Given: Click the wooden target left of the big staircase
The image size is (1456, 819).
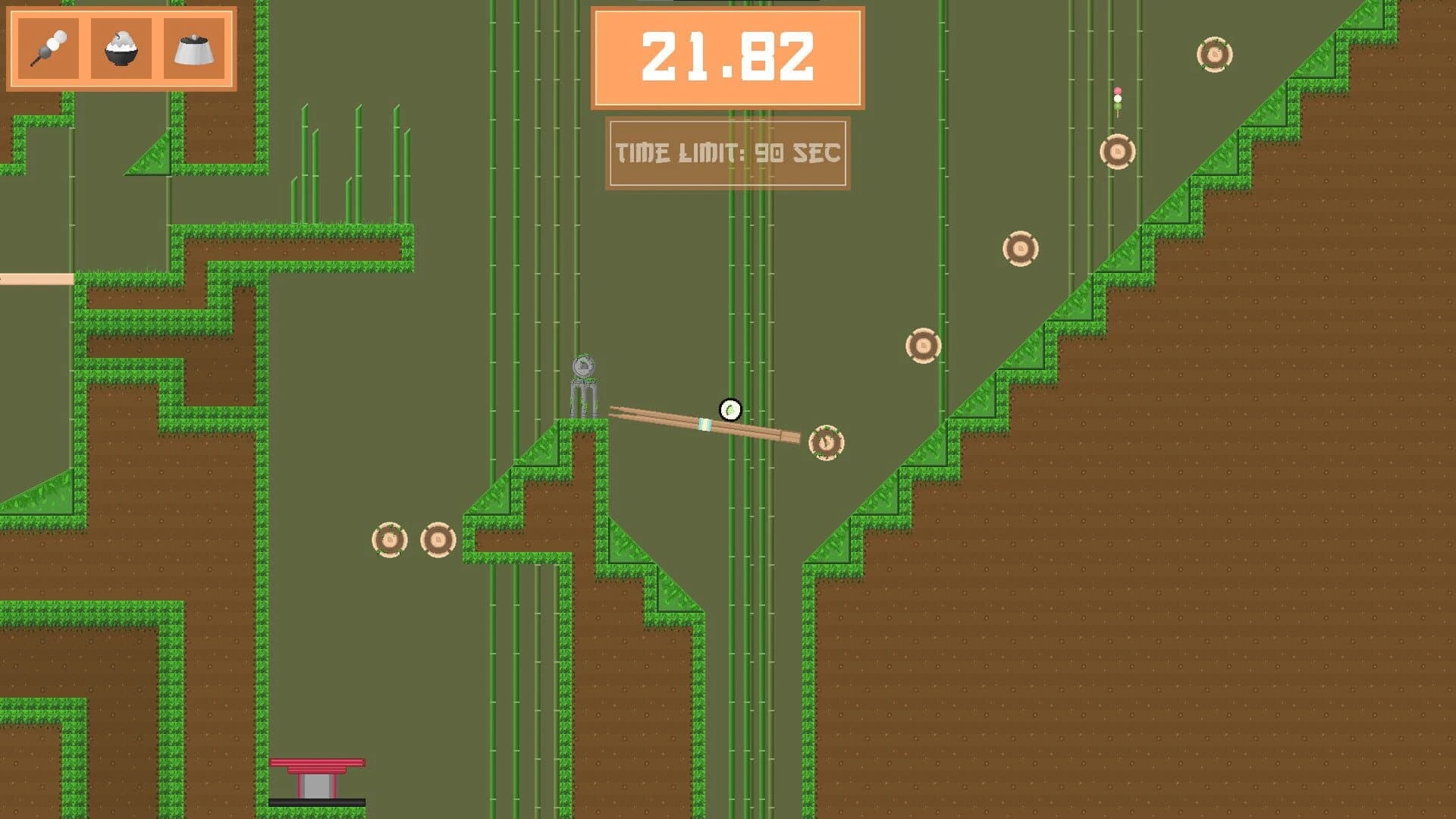Looking at the screenshot, I should (922, 347).
